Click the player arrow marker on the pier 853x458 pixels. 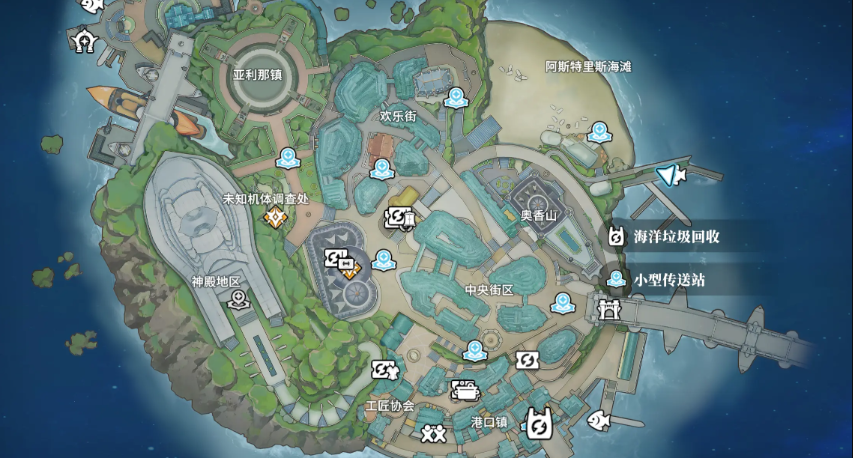point(669,177)
